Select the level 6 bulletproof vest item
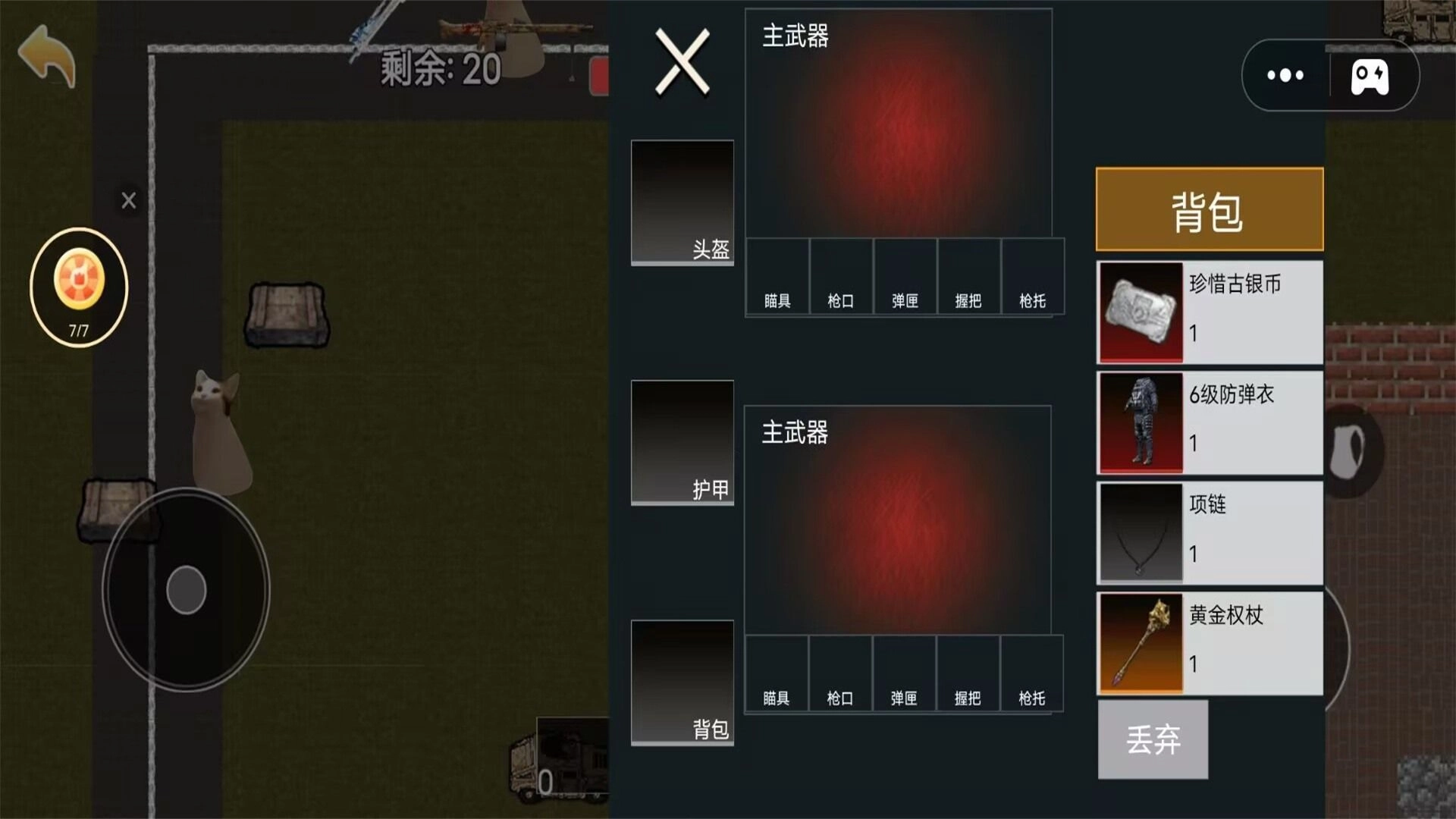The image size is (1456, 819). [1208, 422]
